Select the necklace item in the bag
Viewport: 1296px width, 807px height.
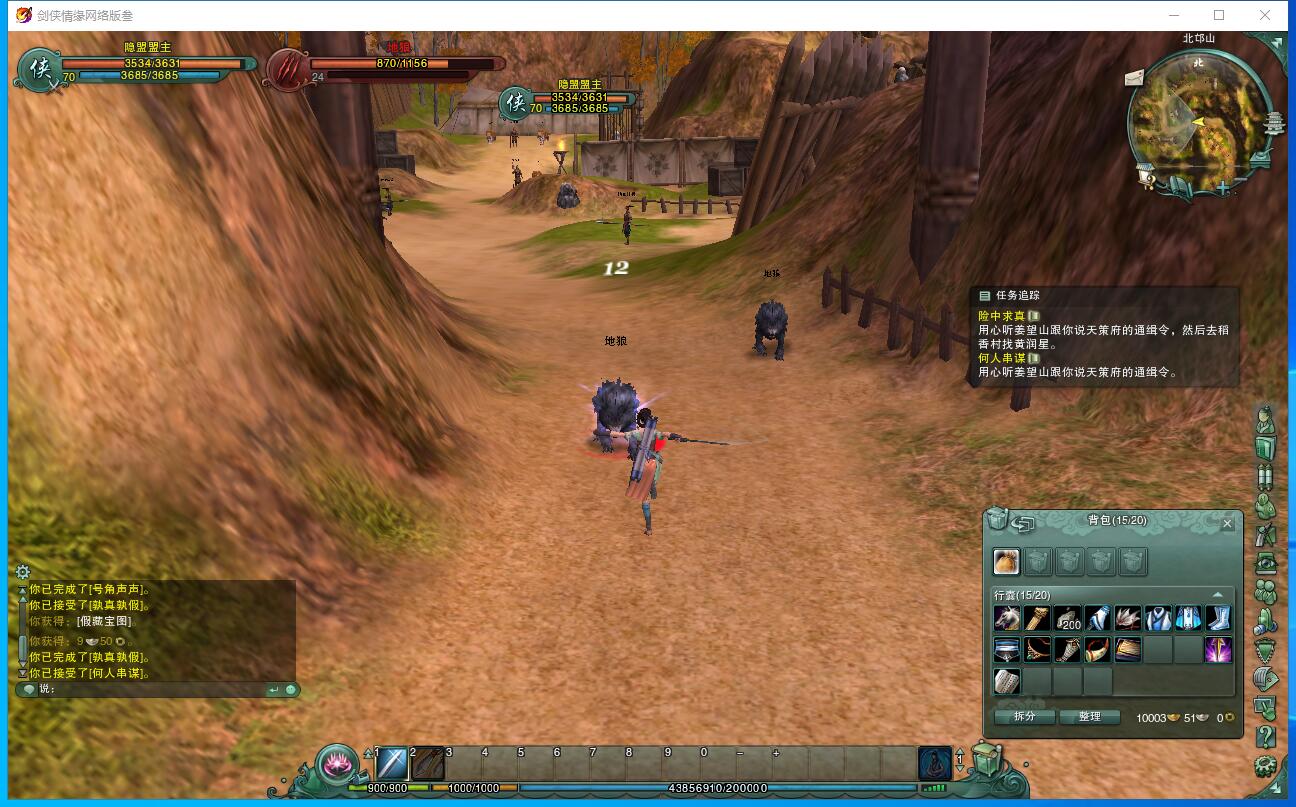1037,650
